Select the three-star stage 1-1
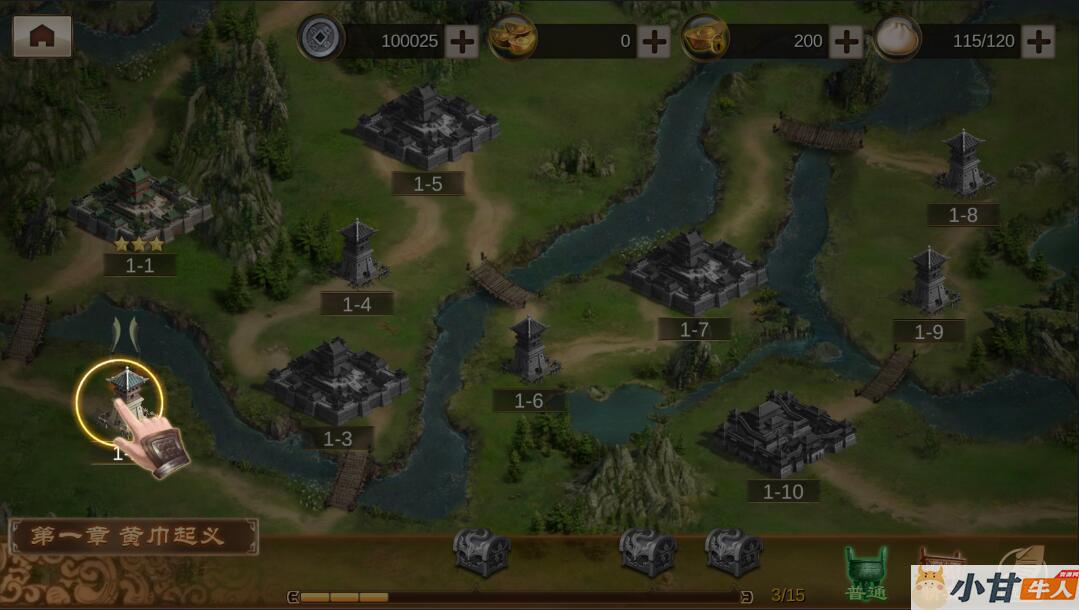This screenshot has height=610, width=1079. click(x=139, y=205)
